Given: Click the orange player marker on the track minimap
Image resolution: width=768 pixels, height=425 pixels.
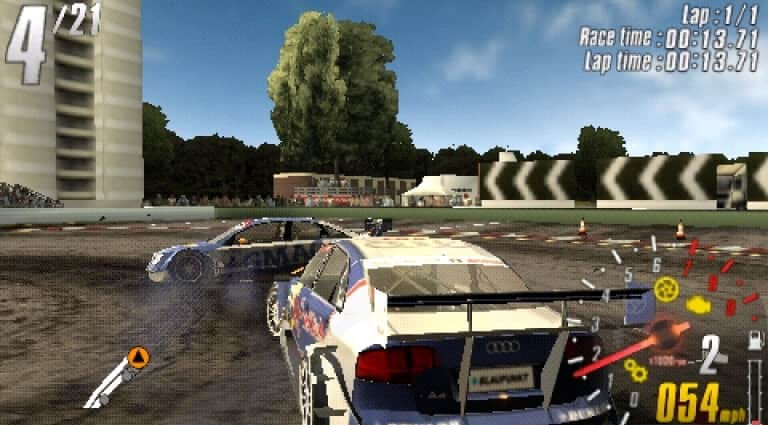Looking at the screenshot, I should pyautogui.click(x=138, y=357).
